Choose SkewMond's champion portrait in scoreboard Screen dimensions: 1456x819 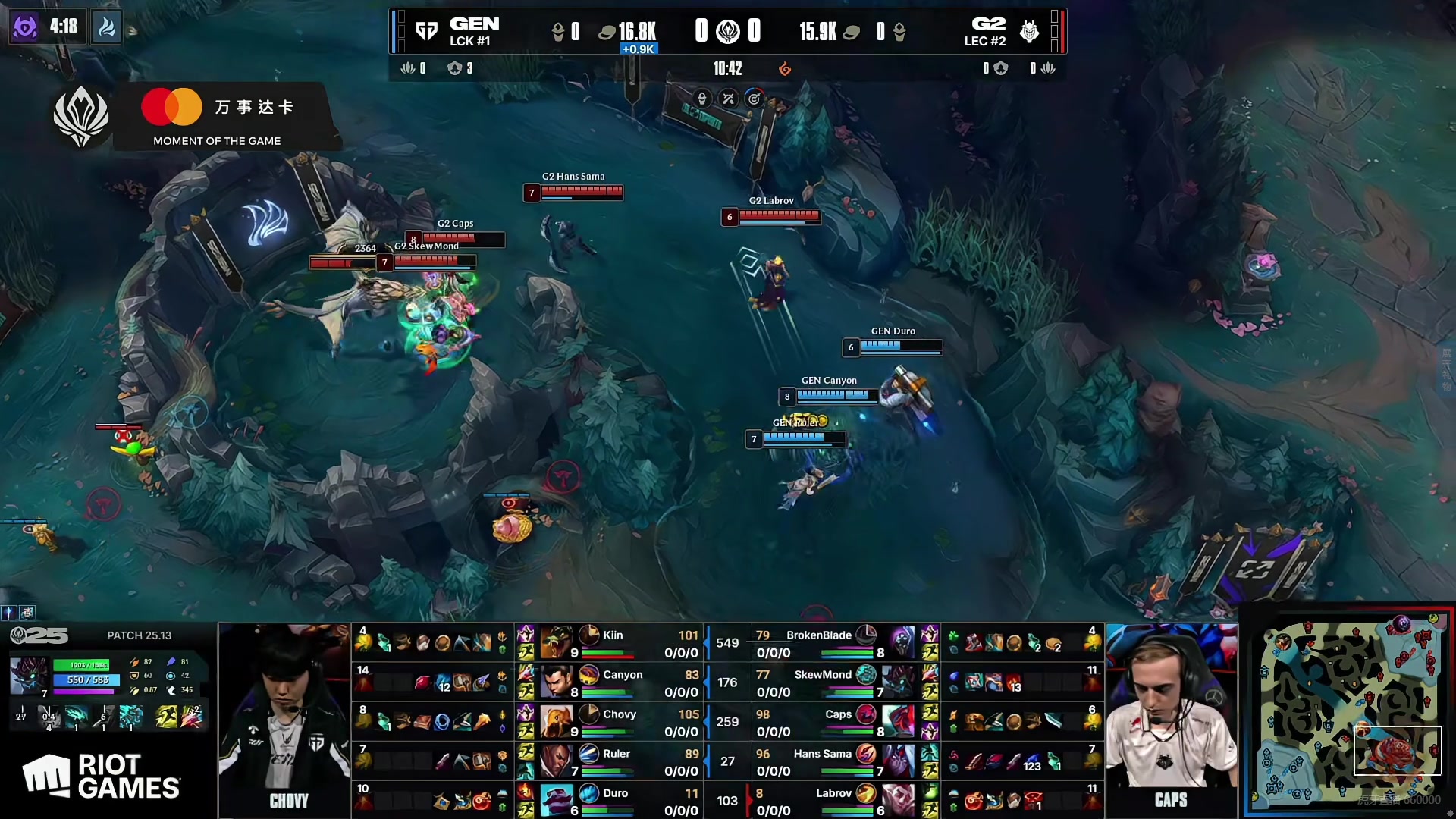coord(899,682)
